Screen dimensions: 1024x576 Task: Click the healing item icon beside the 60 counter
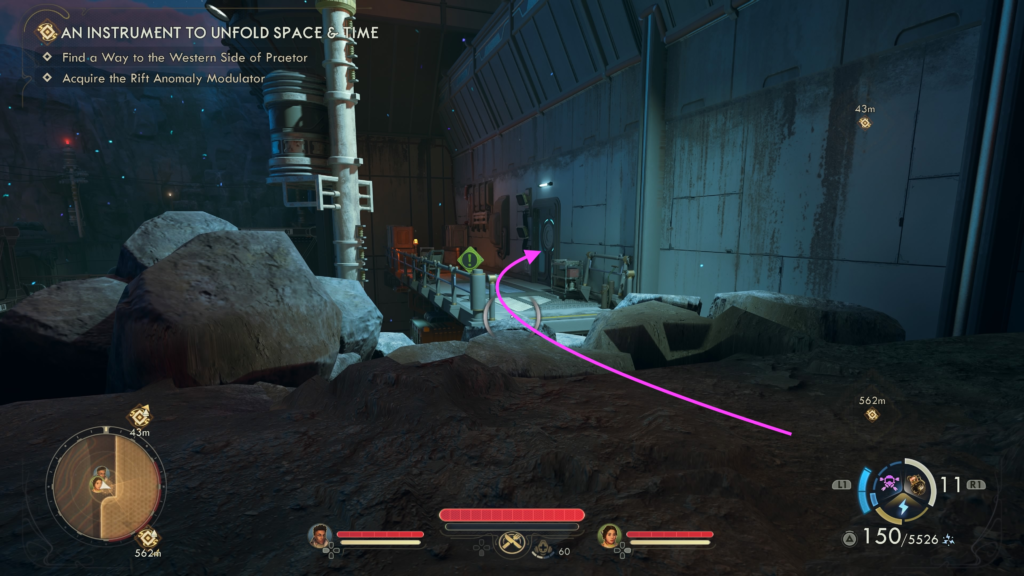[543, 548]
